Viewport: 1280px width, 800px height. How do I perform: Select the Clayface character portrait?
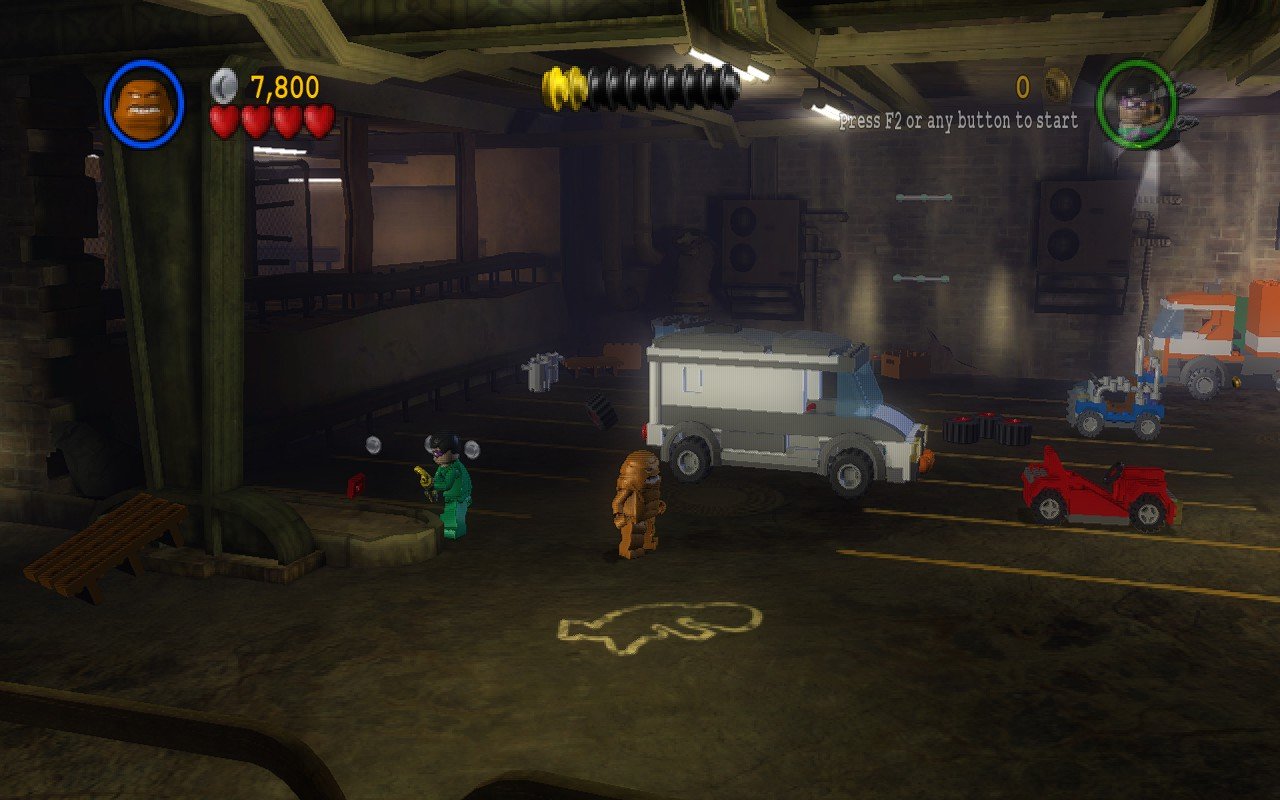[x=144, y=103]
